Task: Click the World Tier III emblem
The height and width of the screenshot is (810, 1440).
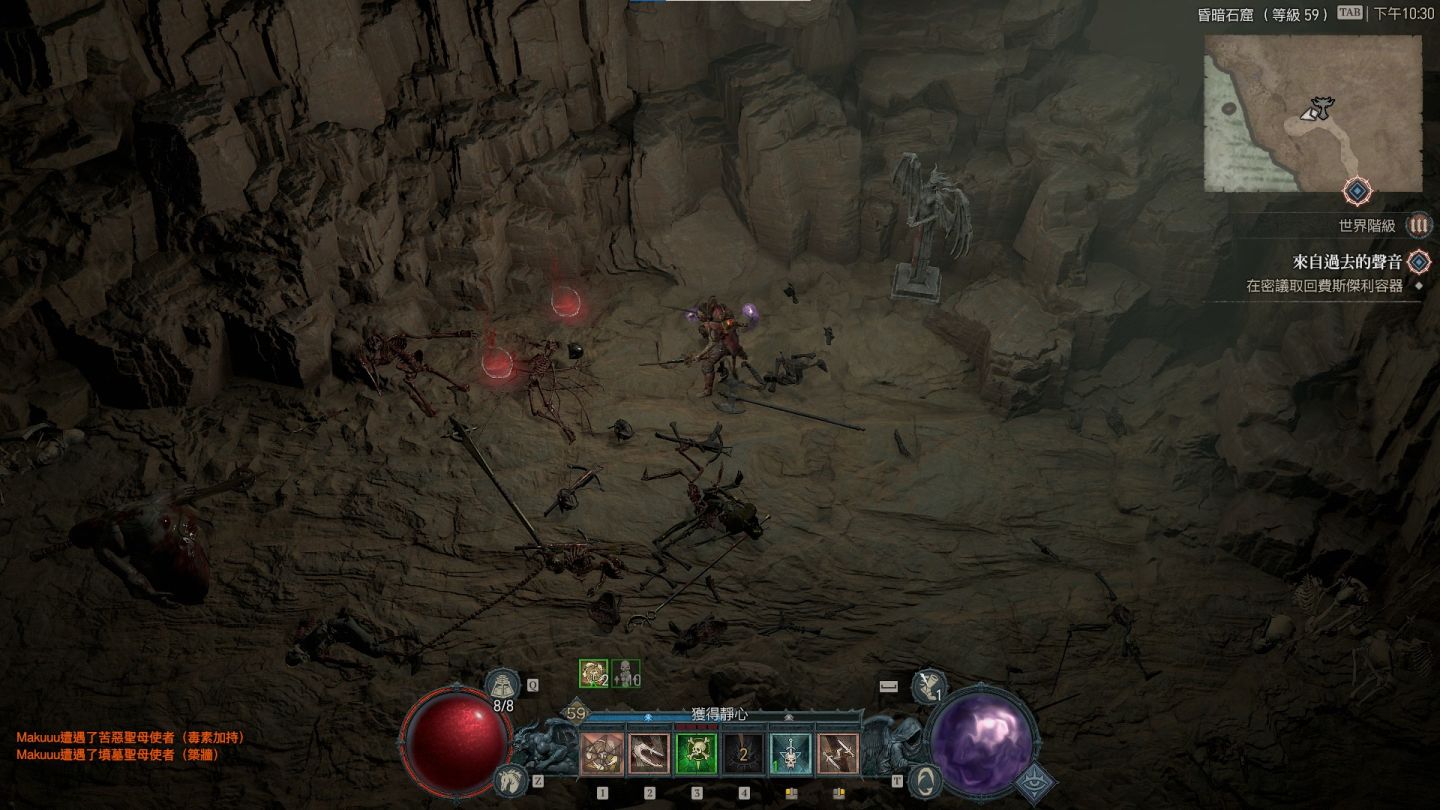Action: tap(1418, 226)
